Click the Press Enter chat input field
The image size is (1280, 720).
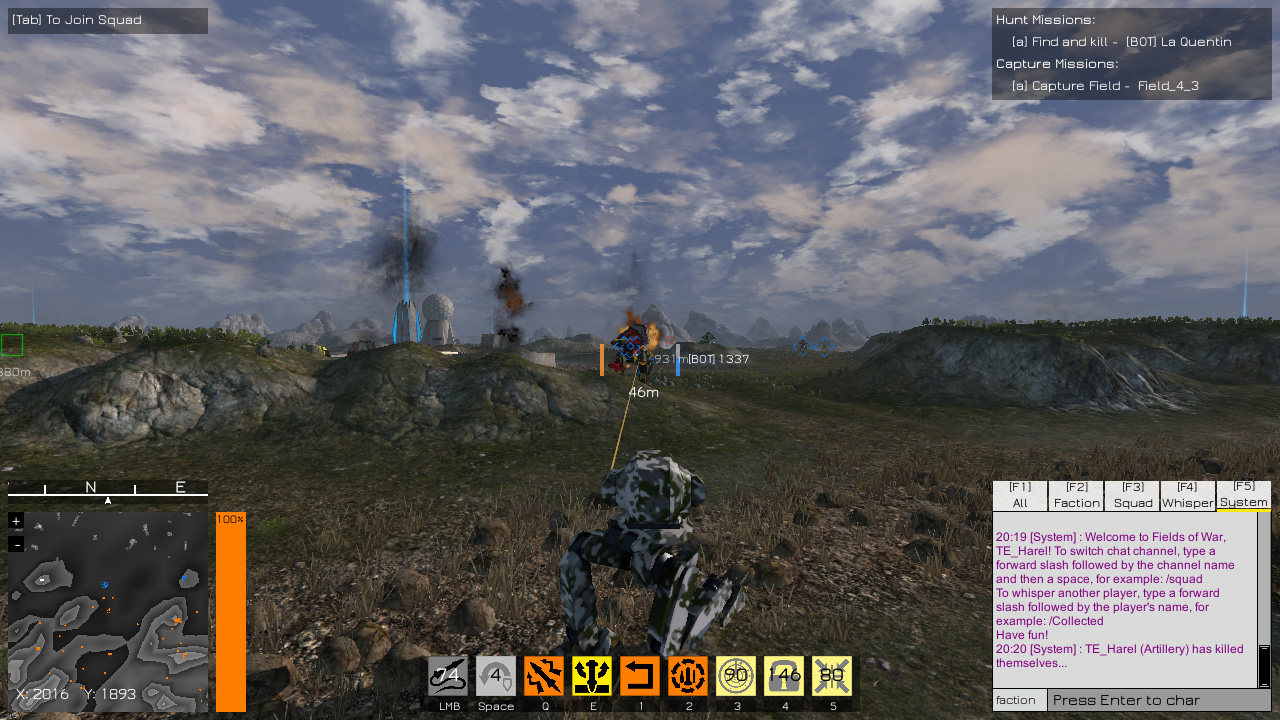[1160, 700]
